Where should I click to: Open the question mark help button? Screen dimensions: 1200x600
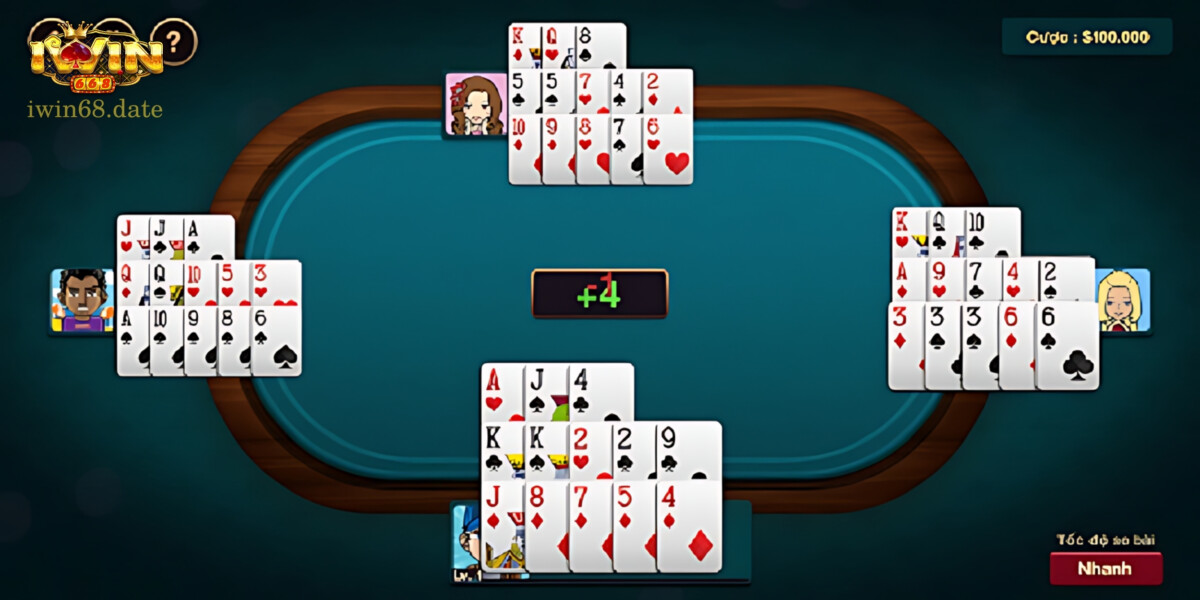pos(175,42)
